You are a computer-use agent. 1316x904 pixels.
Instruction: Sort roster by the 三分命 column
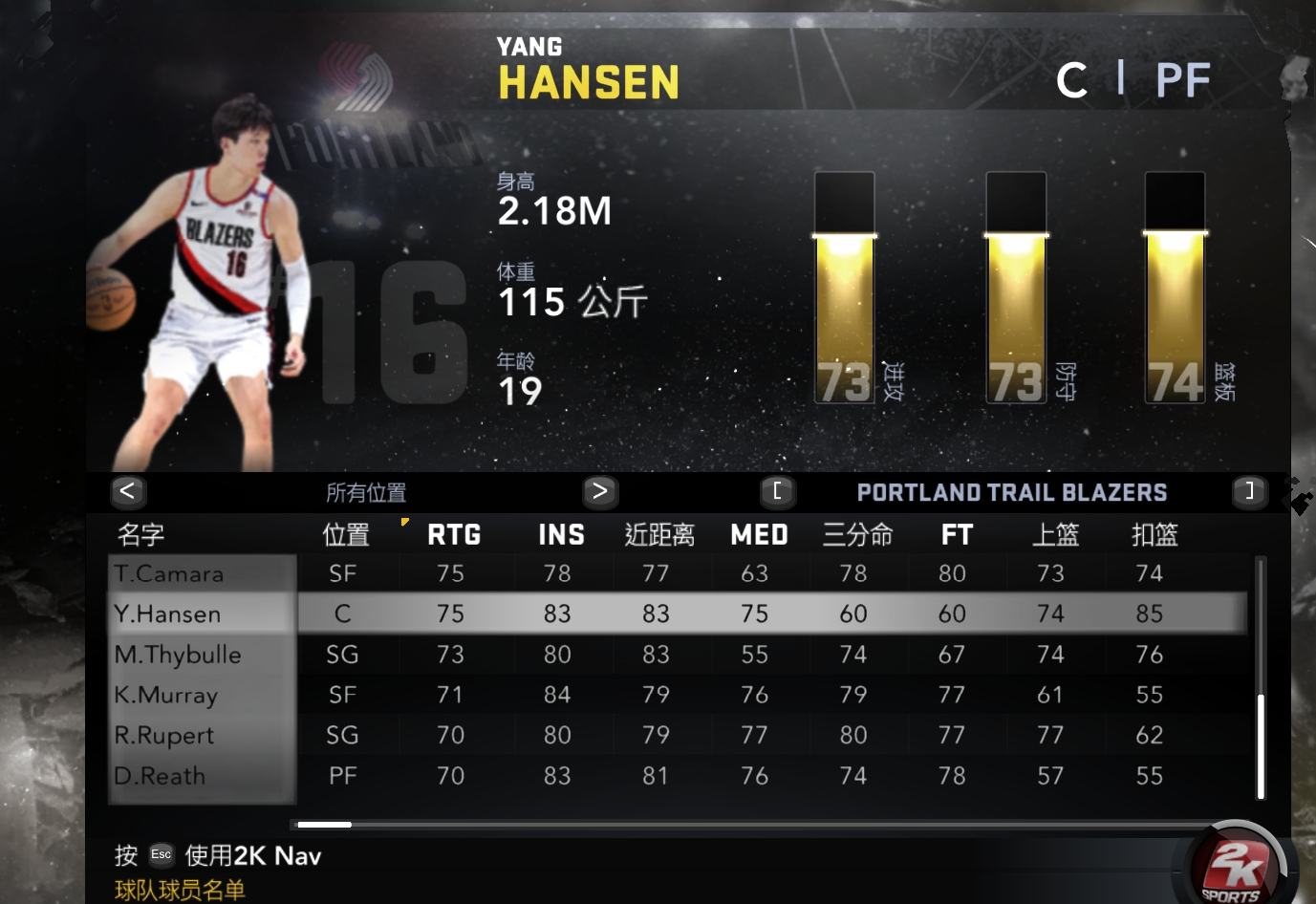[x=857, y=535]
